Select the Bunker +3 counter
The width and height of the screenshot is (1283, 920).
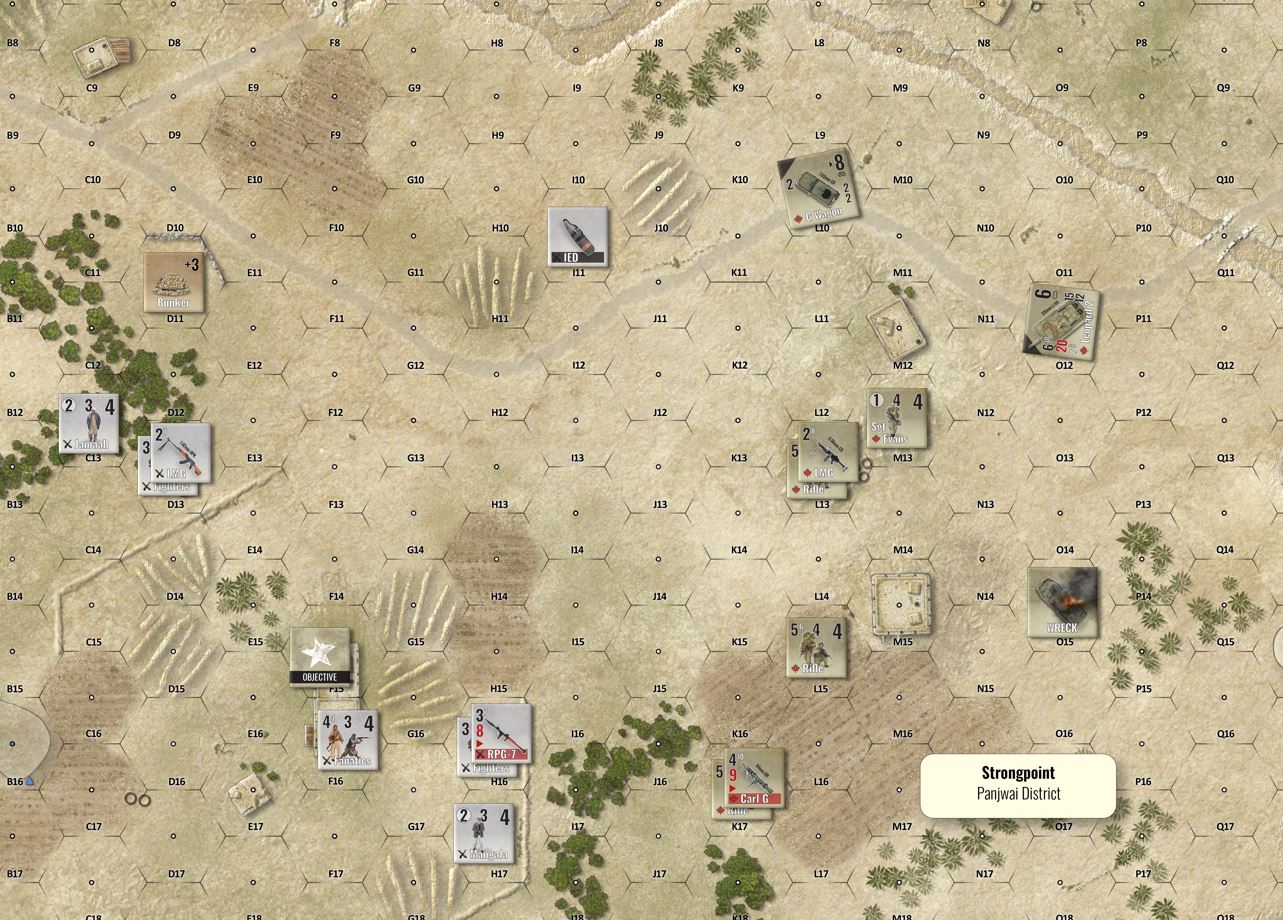click(174, 281)
